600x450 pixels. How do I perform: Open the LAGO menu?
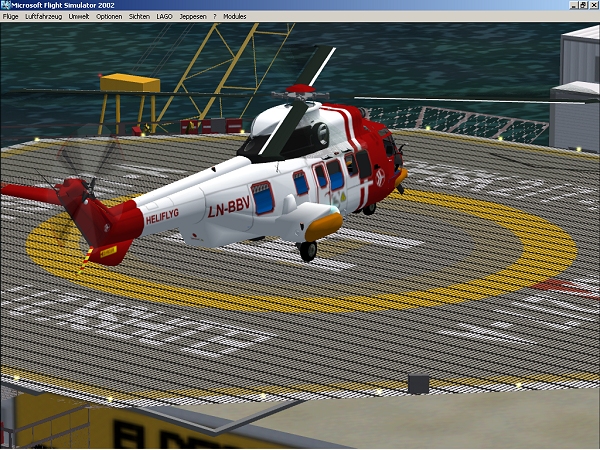(x=165, y=17)
